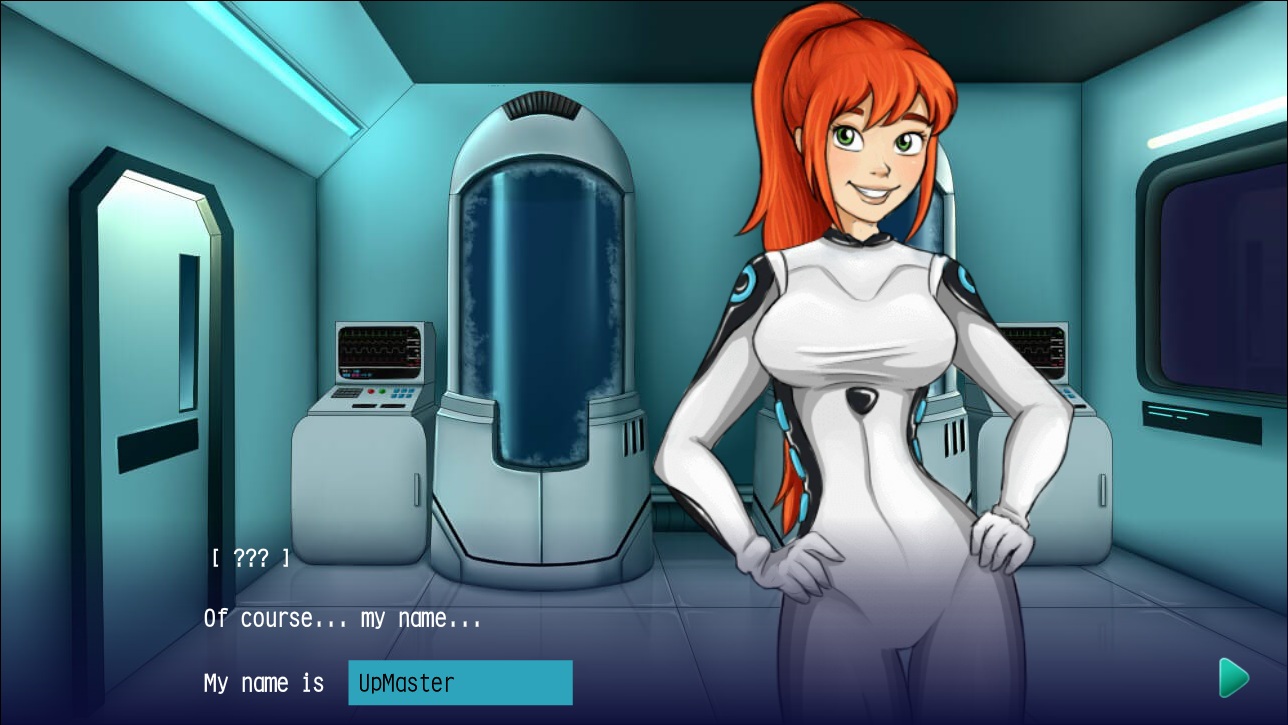Viewport: 1288px width, 725px height.
Task: Click the 'My name is' prompt text
Action: pyautogui.click(x=263, y=683)
